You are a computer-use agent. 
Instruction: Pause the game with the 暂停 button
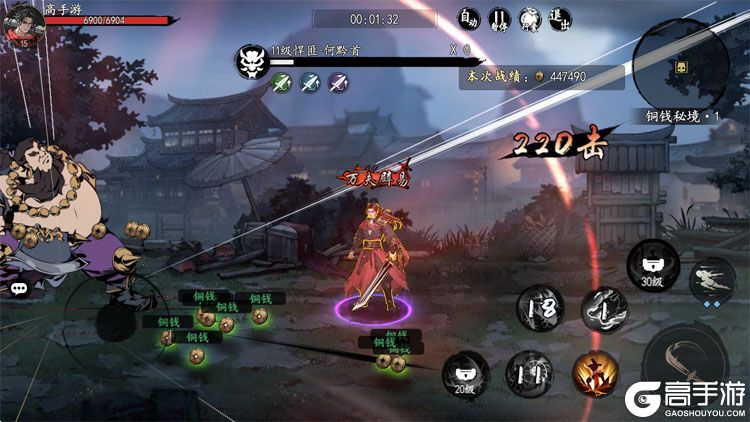tap(499, 19)
